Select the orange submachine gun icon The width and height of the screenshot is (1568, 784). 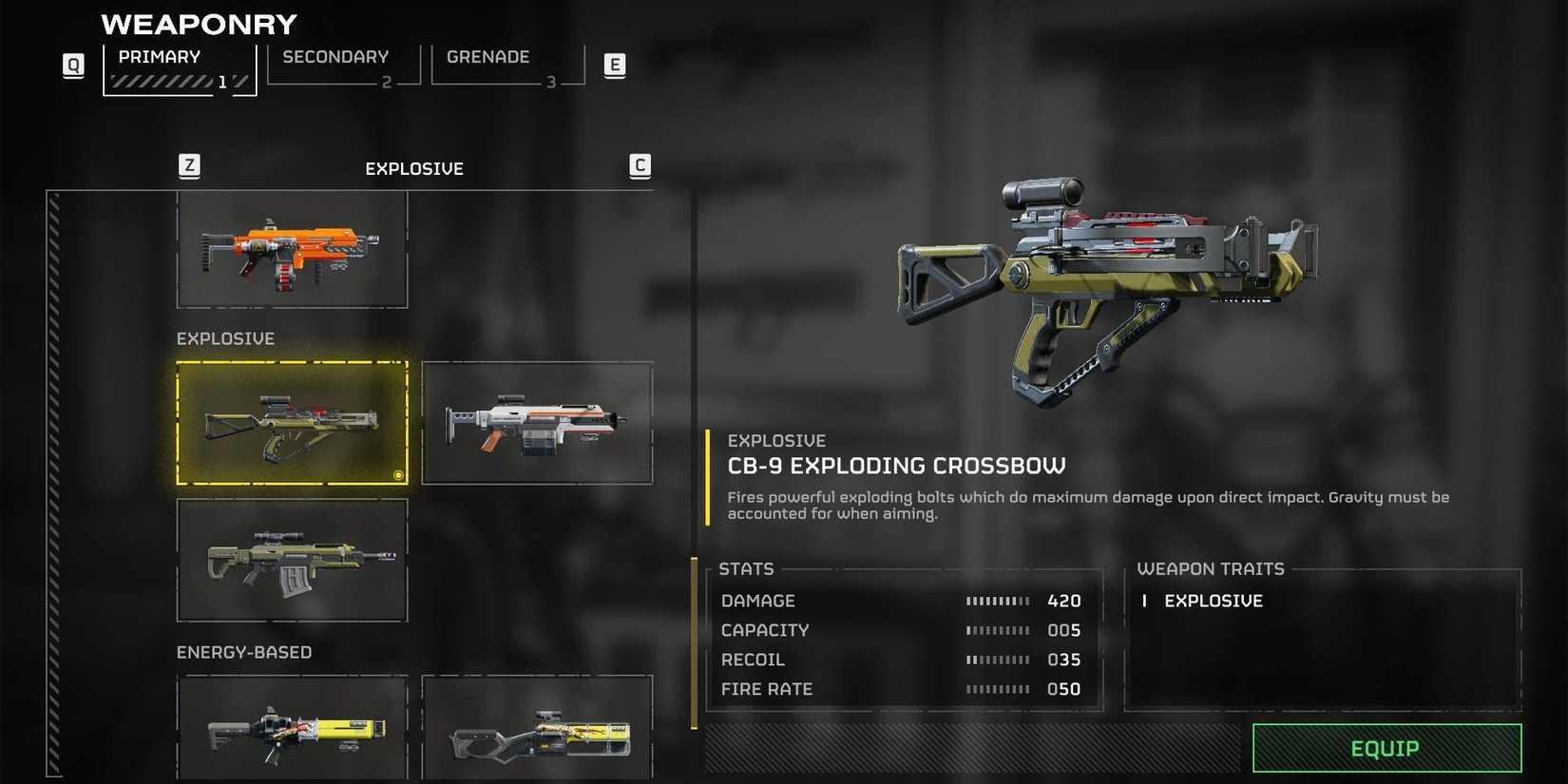[292, 249]
